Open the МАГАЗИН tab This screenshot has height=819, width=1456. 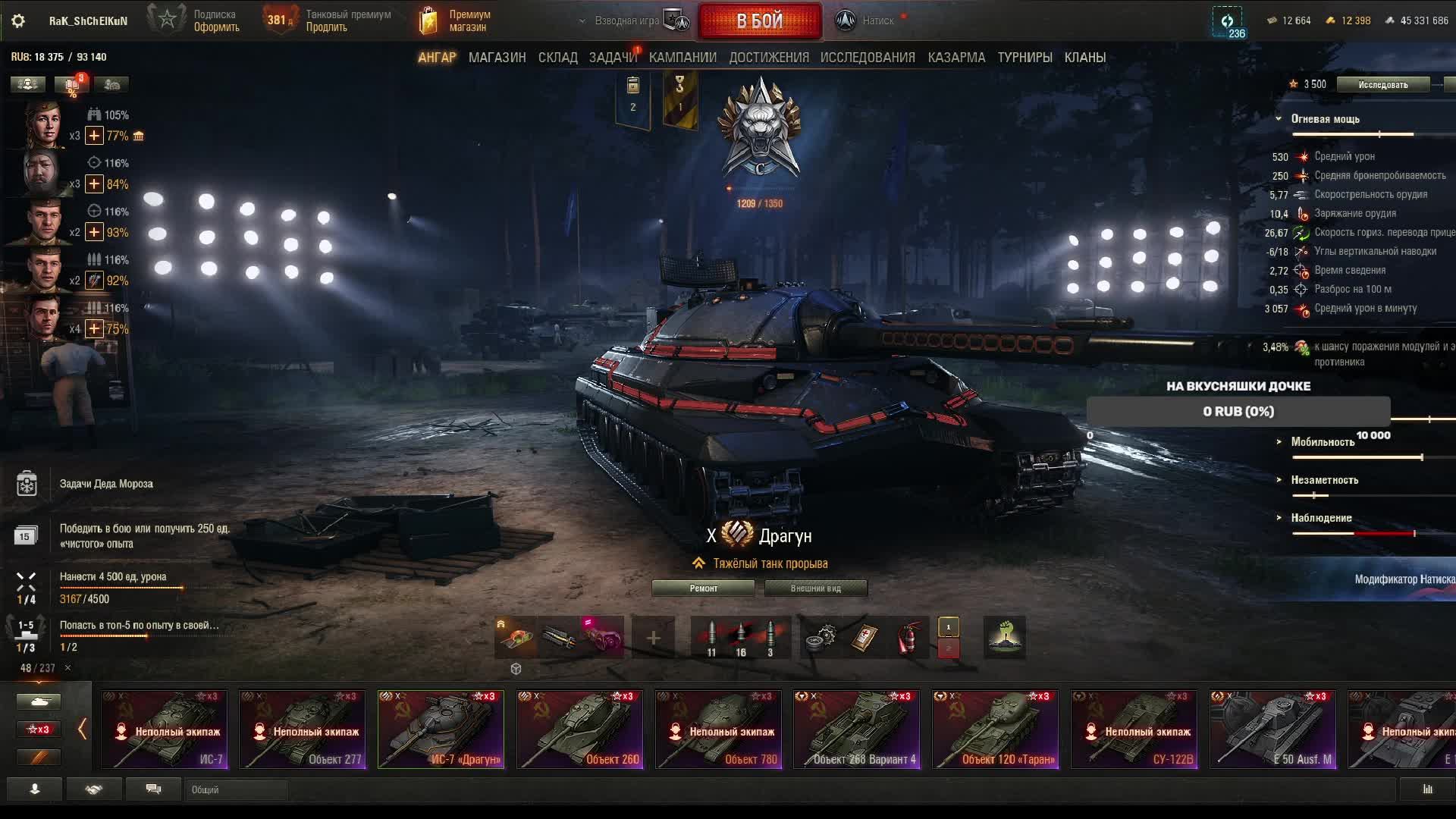point(497,58)
